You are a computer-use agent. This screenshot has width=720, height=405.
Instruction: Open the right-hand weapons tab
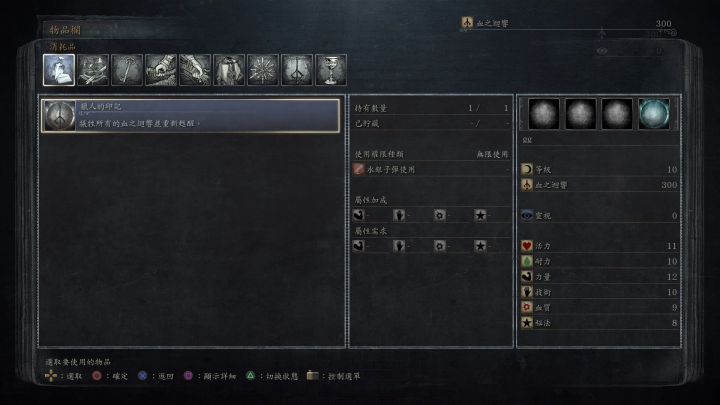pyautogui.click(x=161, y=69)
